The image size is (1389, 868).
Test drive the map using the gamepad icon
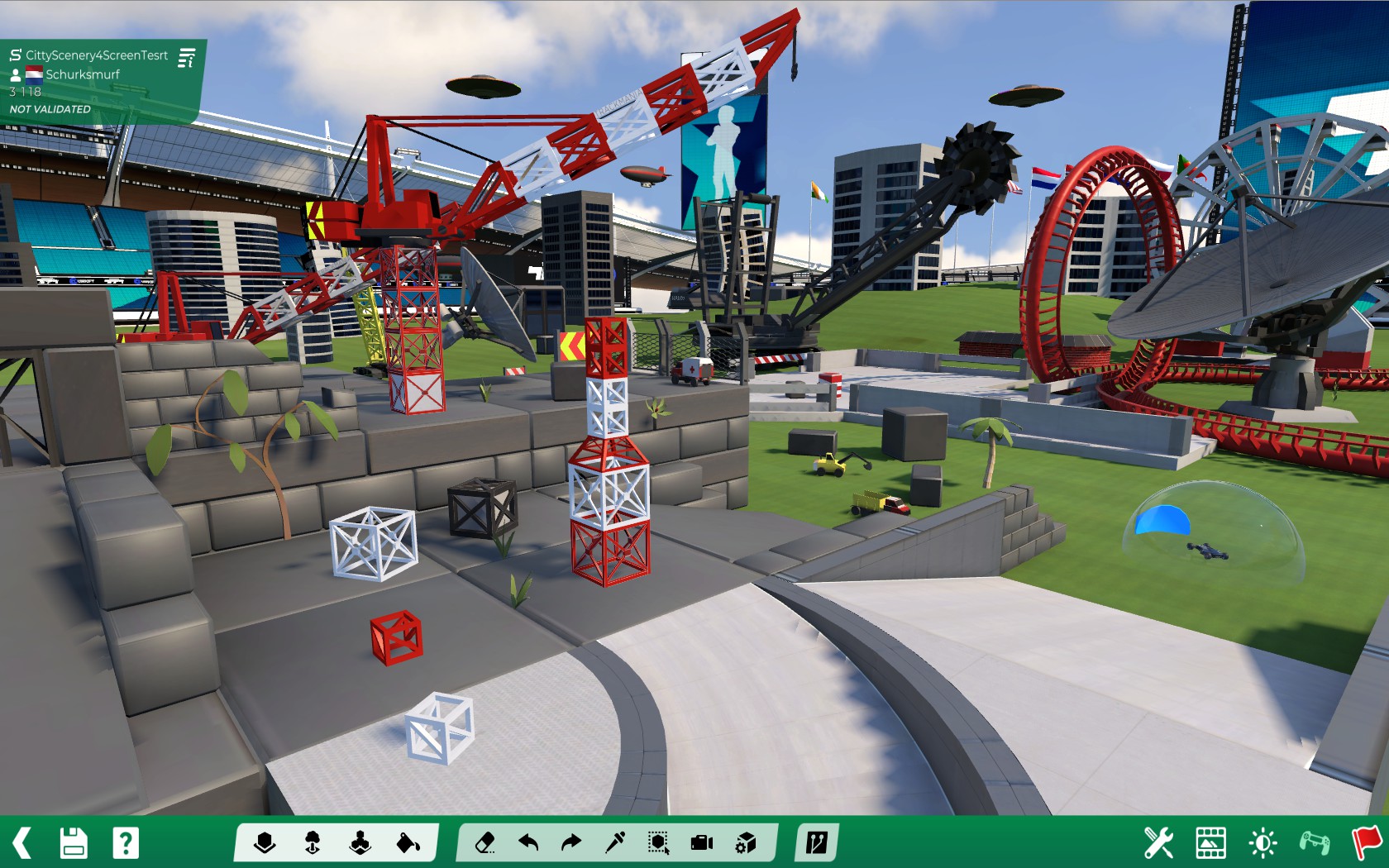pyautogui.click(x=1315, y=843)
